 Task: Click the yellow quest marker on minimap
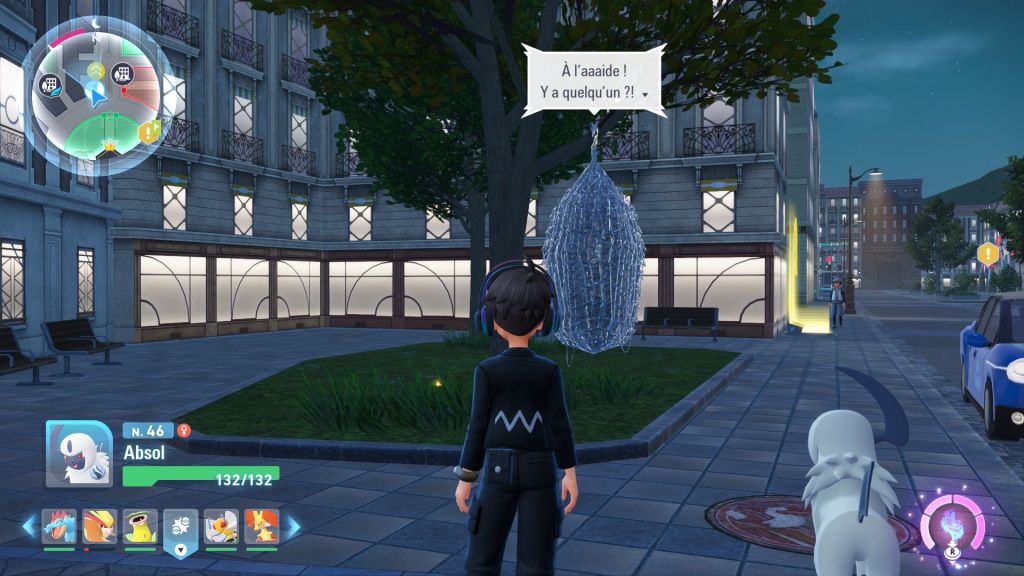[x=150, y=131]
